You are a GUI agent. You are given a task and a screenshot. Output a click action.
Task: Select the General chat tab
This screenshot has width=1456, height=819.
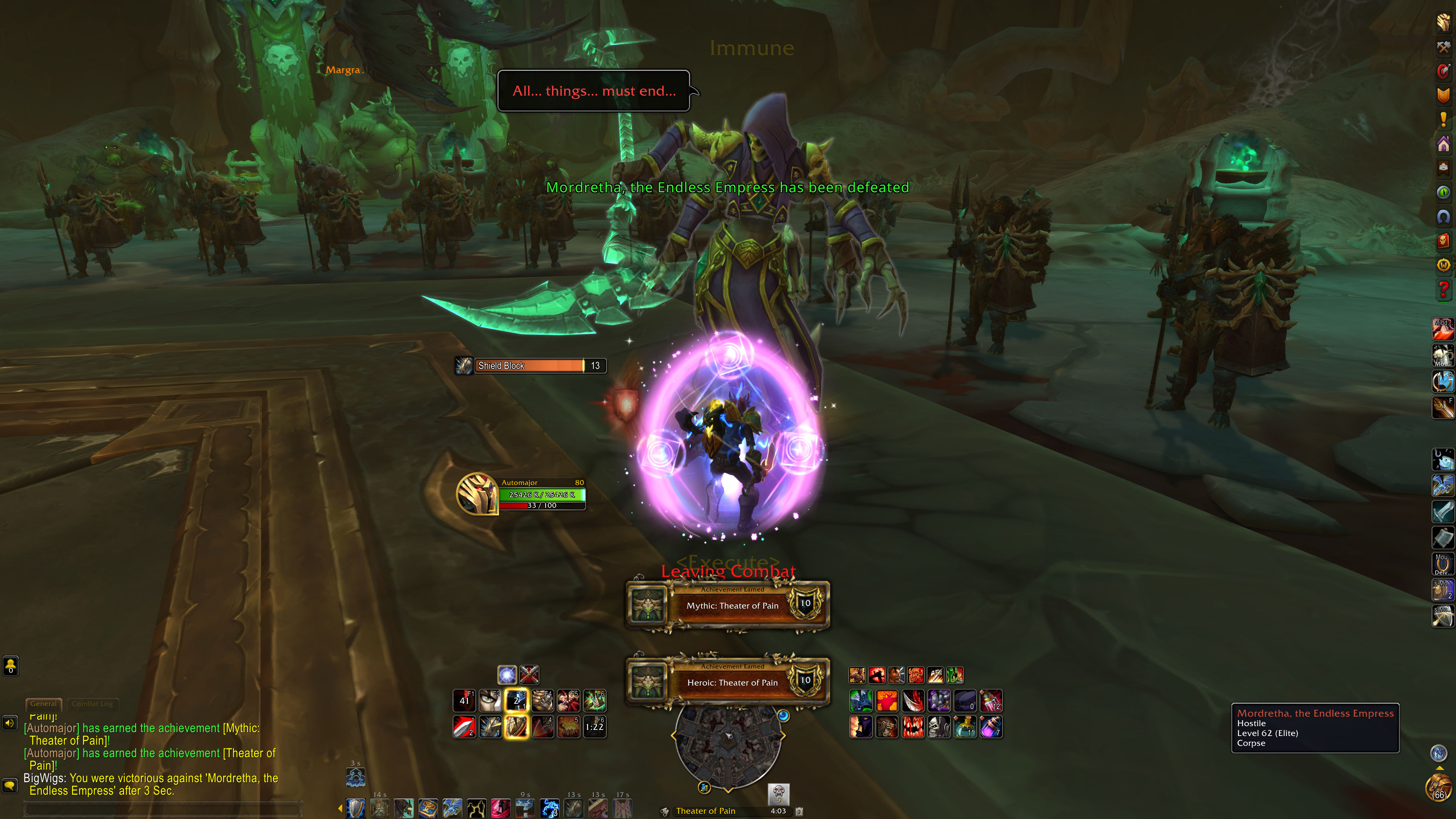coord(44,704)
